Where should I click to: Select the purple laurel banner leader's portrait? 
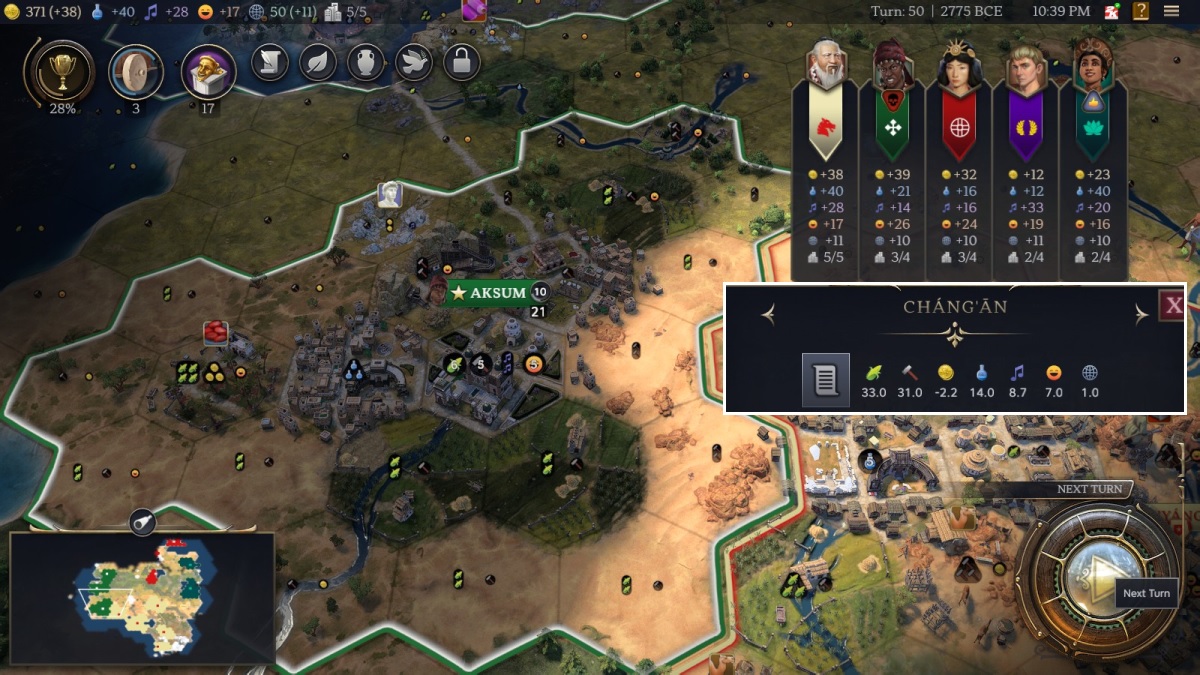[x=1026, y=68]
